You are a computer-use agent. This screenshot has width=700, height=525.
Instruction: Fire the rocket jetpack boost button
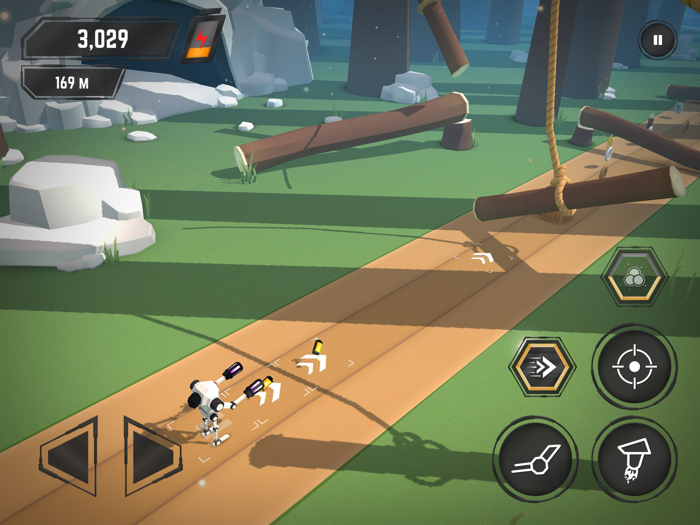(634, 459)
